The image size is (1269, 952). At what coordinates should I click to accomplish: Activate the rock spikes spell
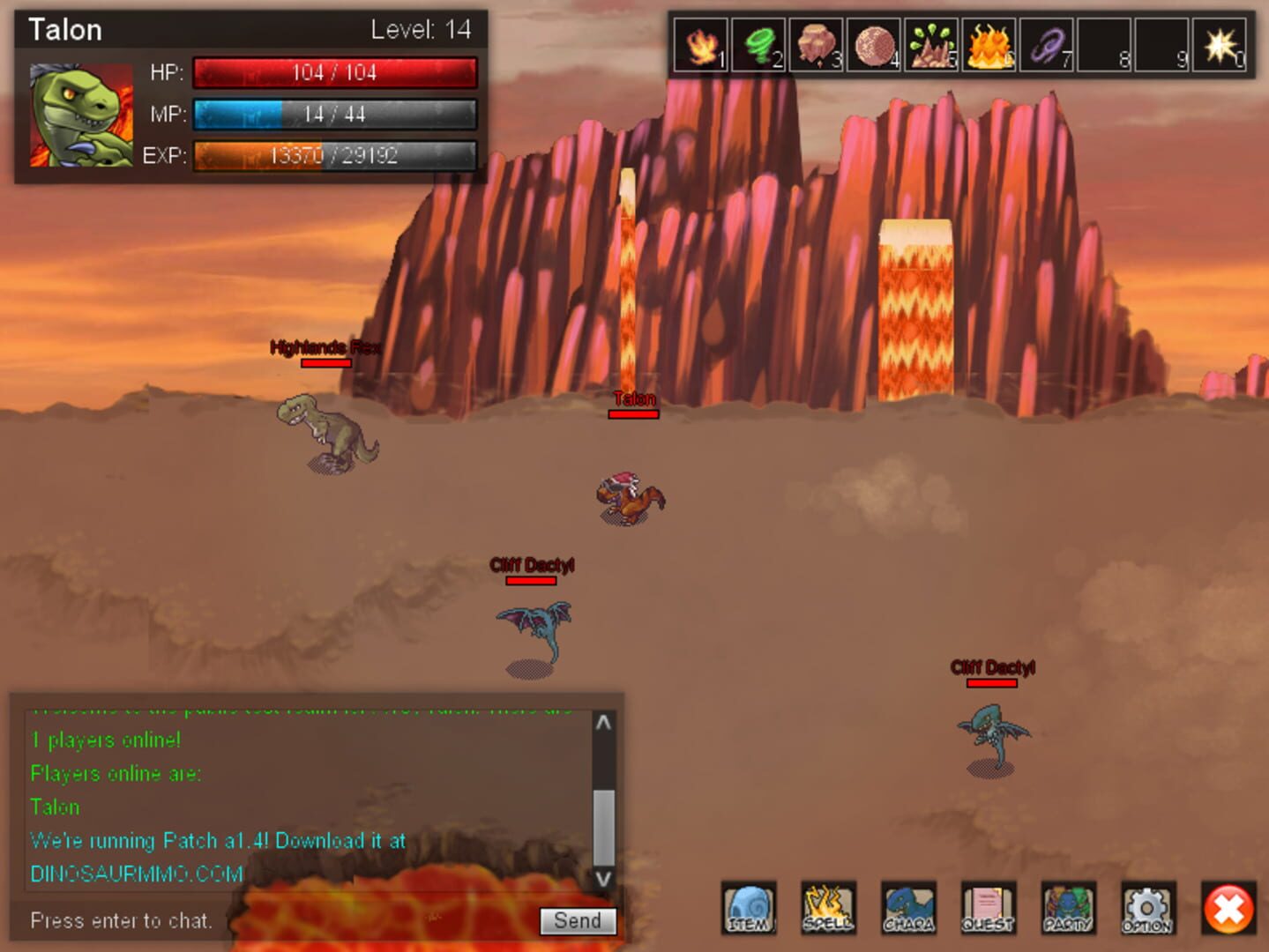click(931, 46)
